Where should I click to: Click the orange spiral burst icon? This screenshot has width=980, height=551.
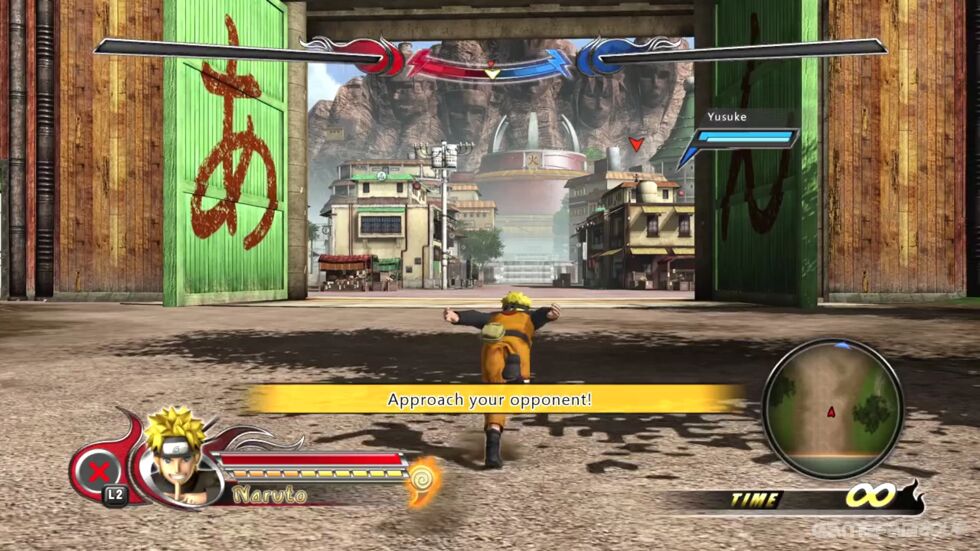click(x=425, y=480)
